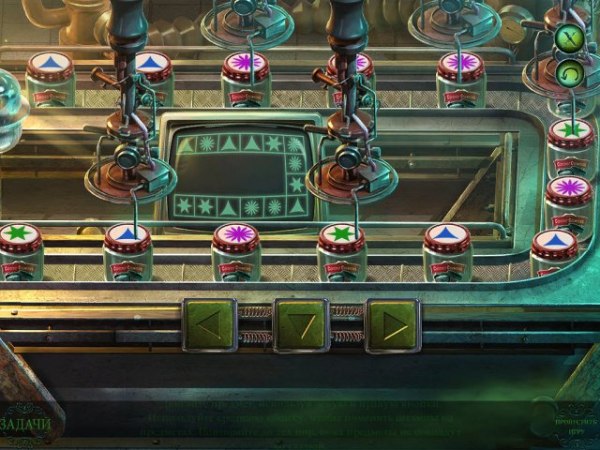
Task: Close the puzzle with the green X
Action: (570, 39)
